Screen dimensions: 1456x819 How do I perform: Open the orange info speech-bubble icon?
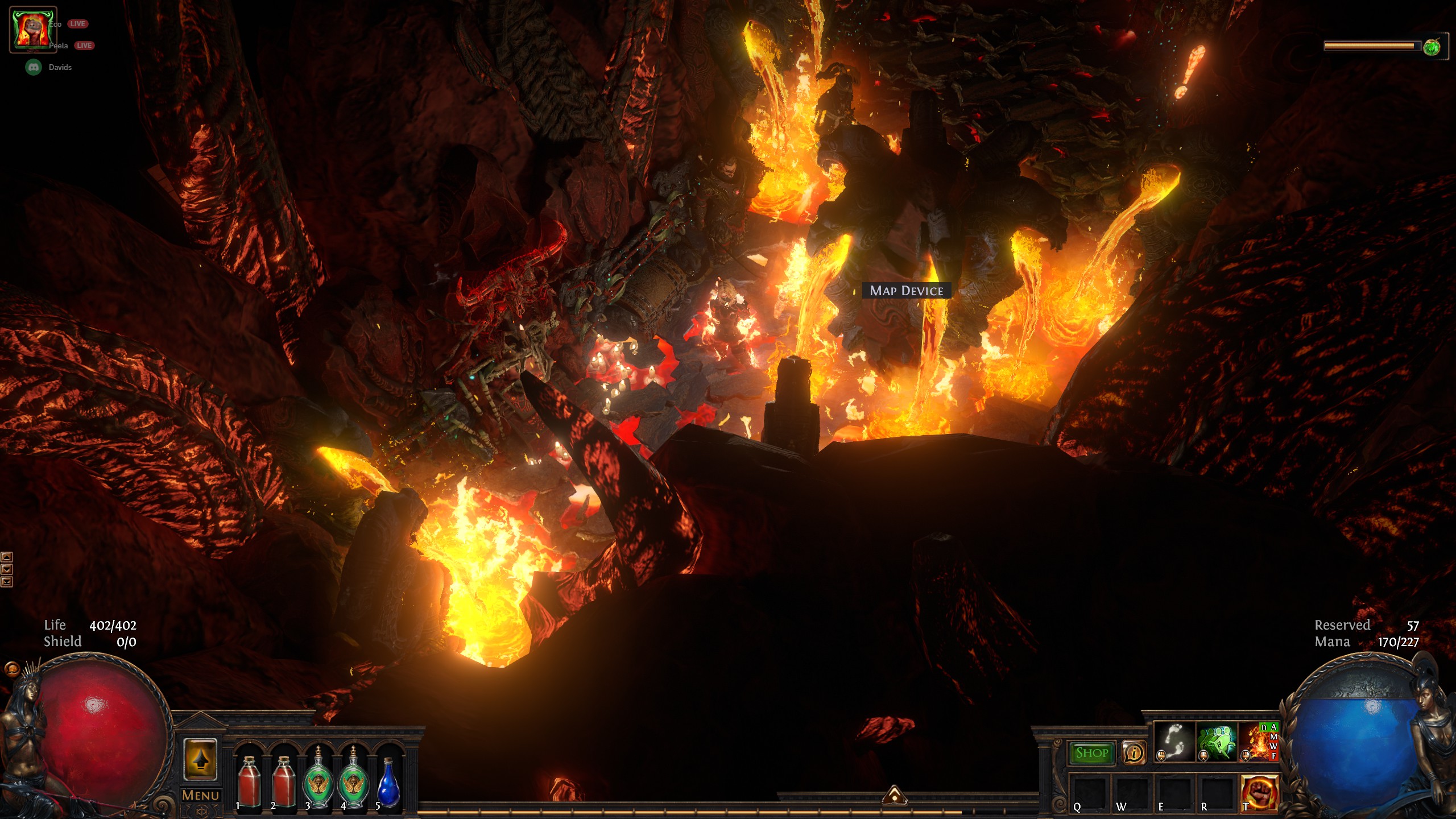pos(1134,753)
